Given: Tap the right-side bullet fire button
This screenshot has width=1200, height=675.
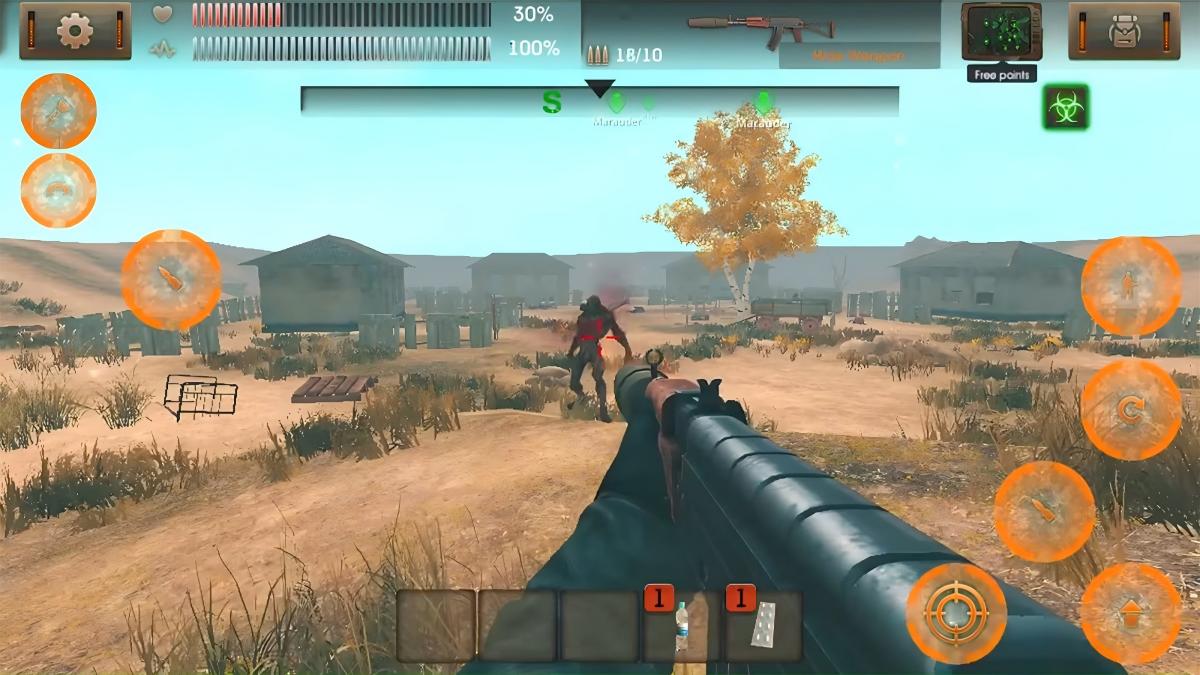Looking at the screenshot, I should coord(1044,511).
